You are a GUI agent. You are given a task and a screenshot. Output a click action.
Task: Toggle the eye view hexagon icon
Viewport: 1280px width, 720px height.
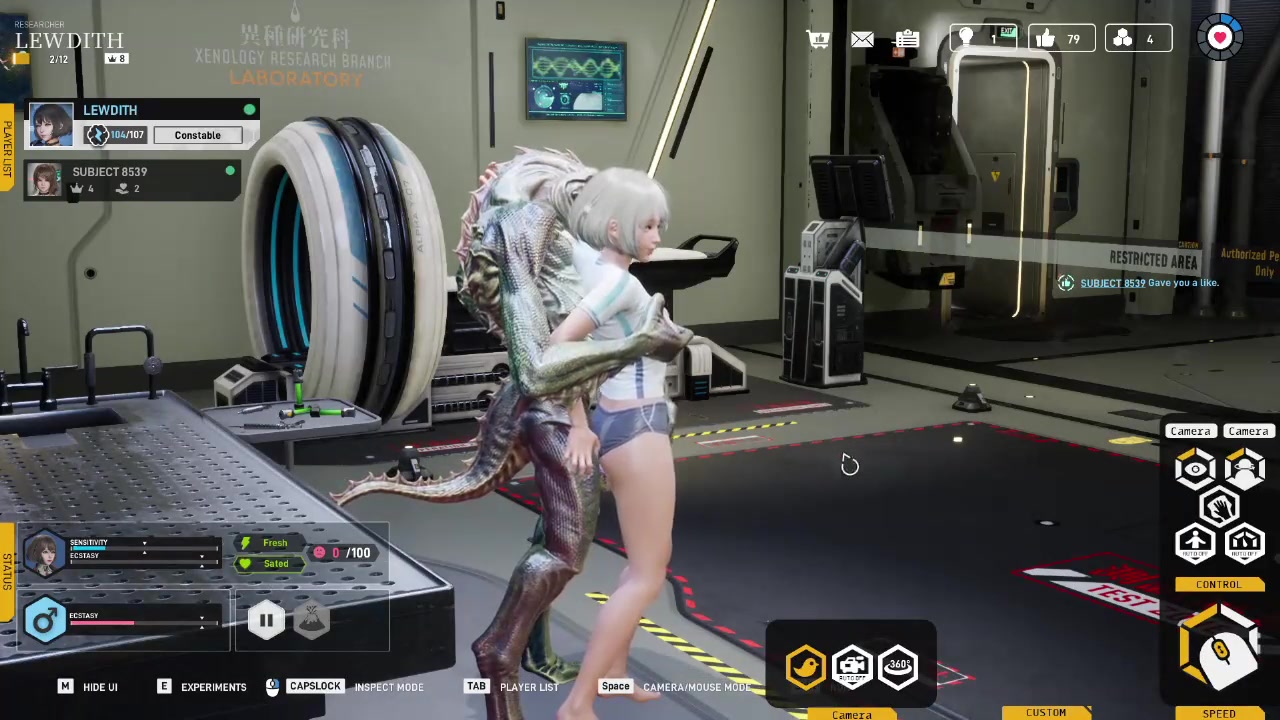[1195, 469]
